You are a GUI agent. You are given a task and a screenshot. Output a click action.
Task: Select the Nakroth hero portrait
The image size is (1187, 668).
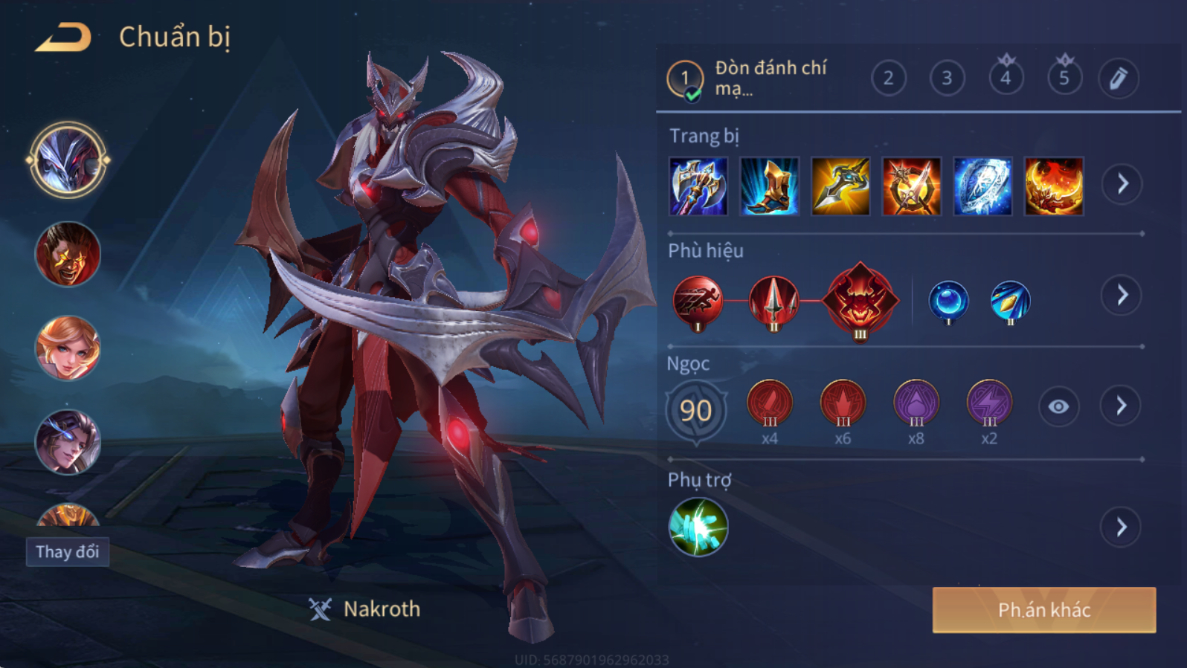click(x=68, y=160)
